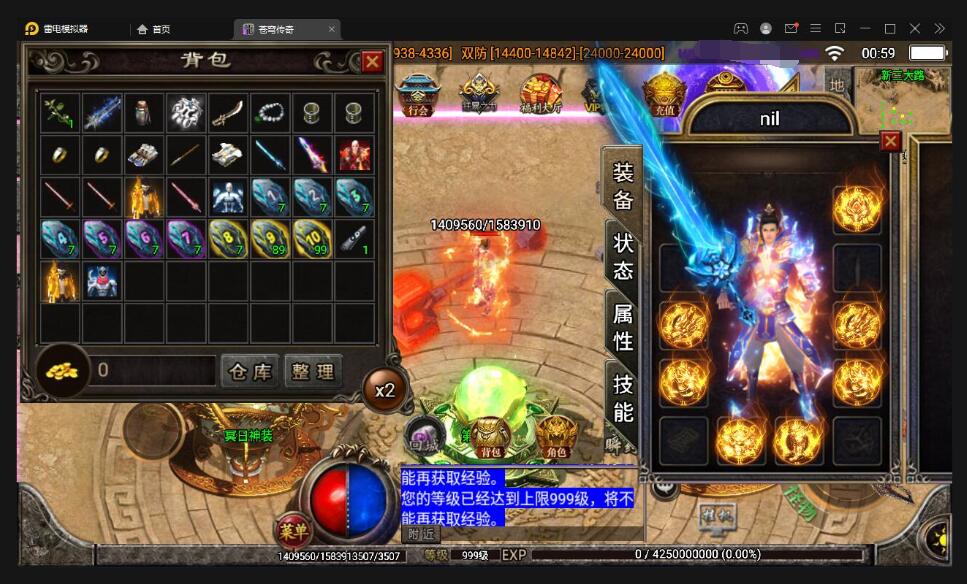Show the 属性 attributes tab

(622, 327)
